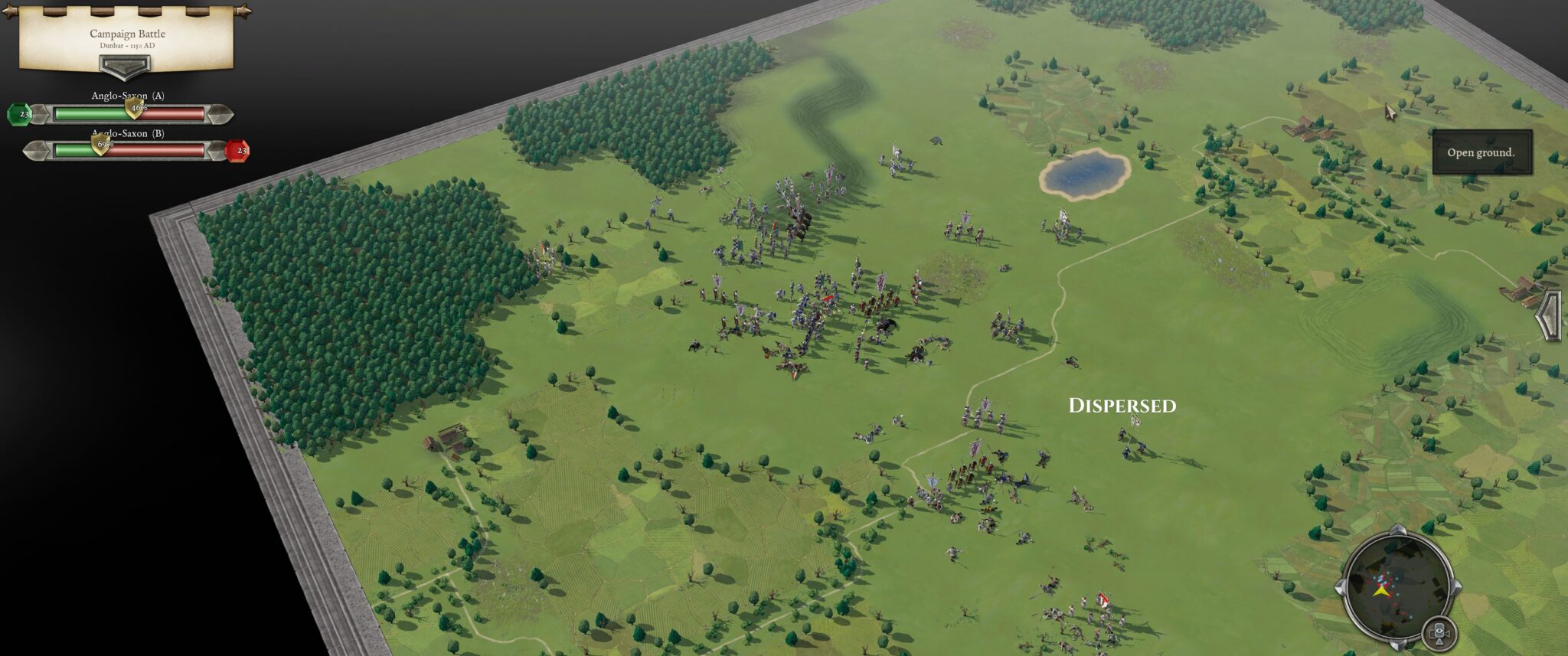Click the 46% morale shield marker
The width and height of the screenshot is (1568, 656).
click(x=135, y=111)
